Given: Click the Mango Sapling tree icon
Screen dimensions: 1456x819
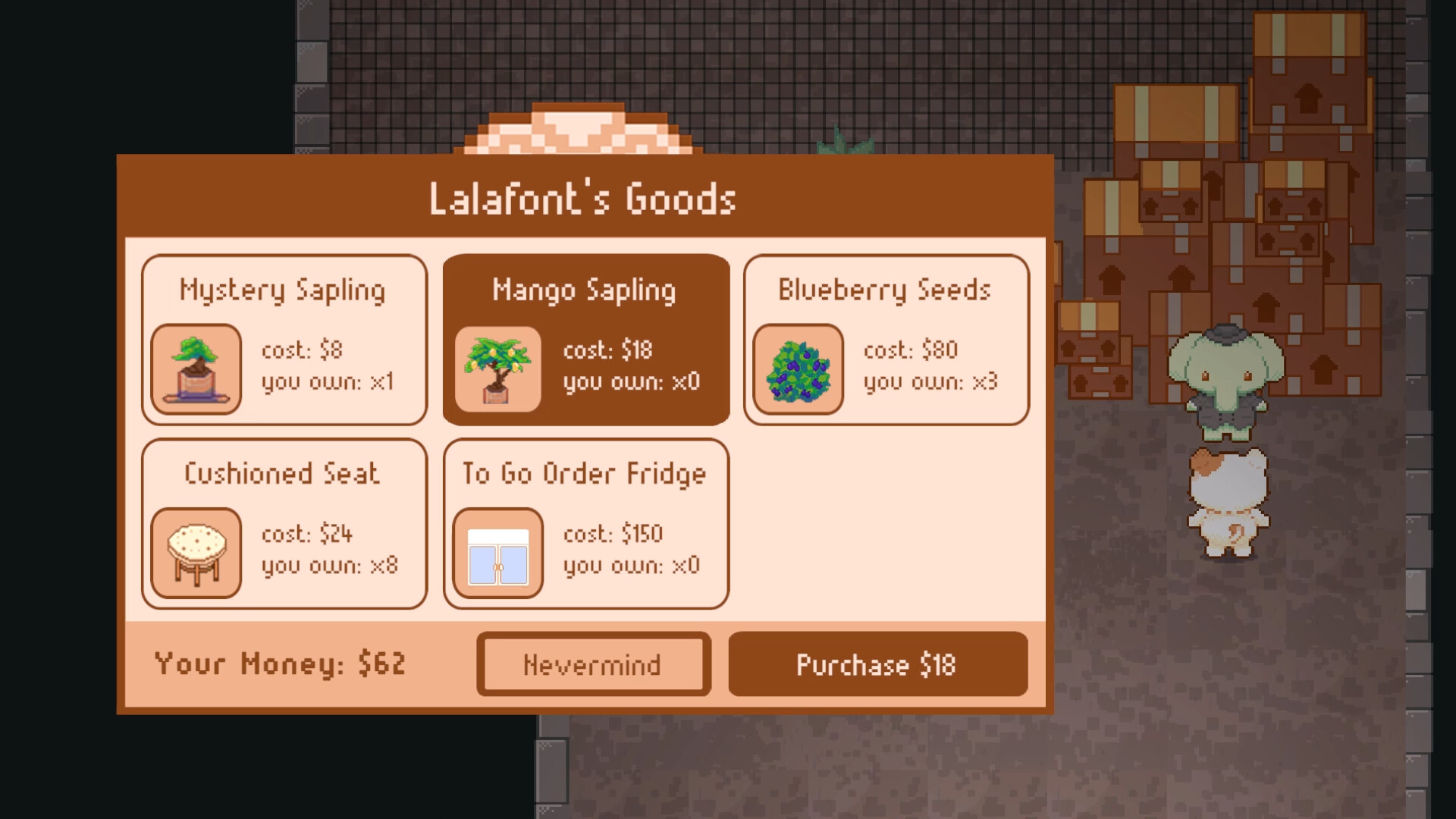Looking at the screenshot, I should tap(497, 369).
